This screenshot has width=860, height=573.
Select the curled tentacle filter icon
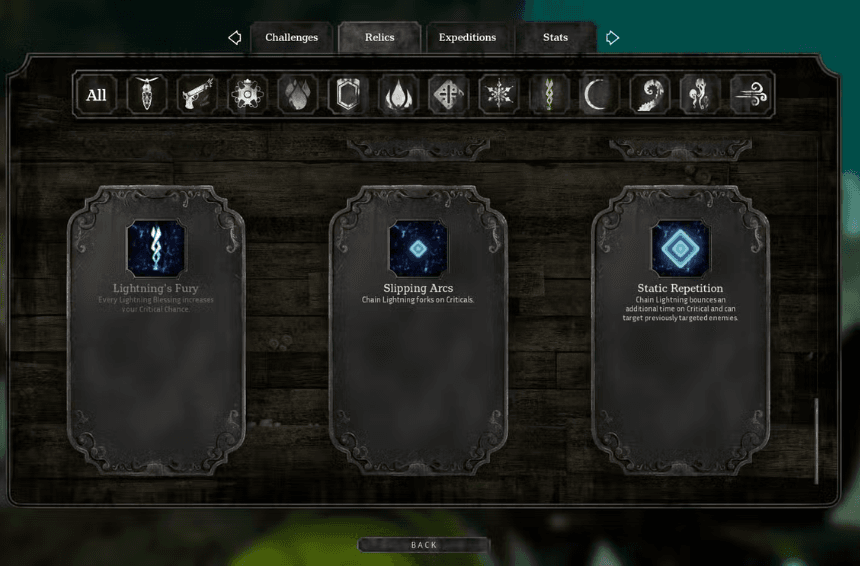[x=649, y=95]
